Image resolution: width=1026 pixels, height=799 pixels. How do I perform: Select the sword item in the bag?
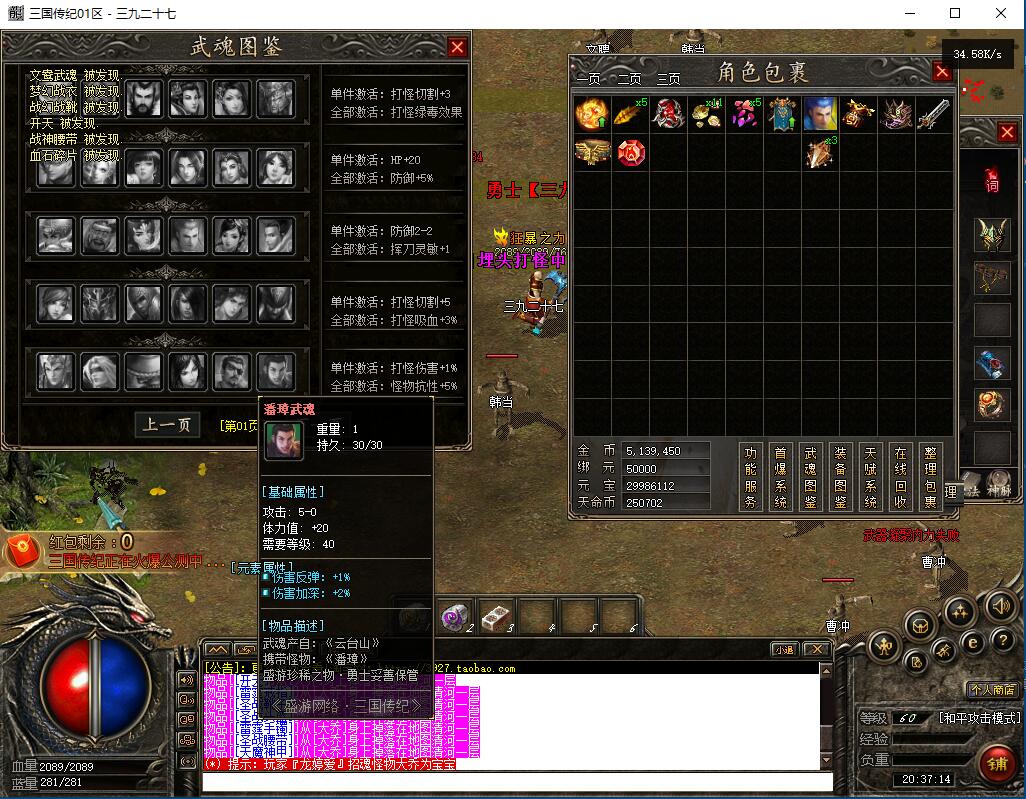[x=933, y=114]
